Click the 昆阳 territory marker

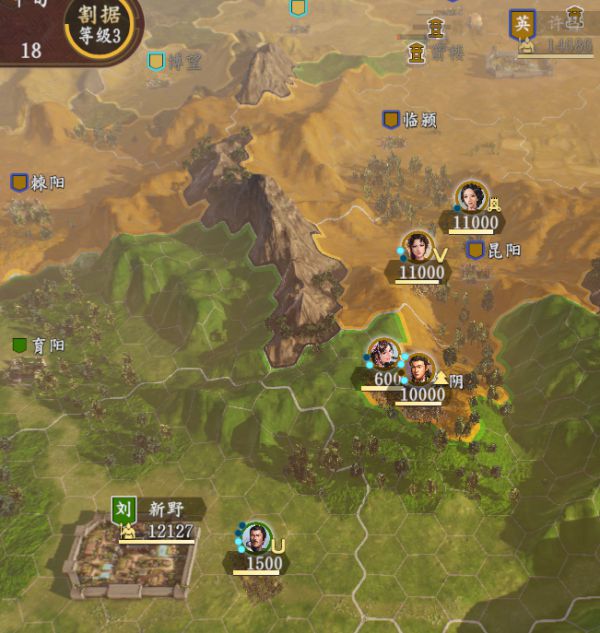[476, 250]
